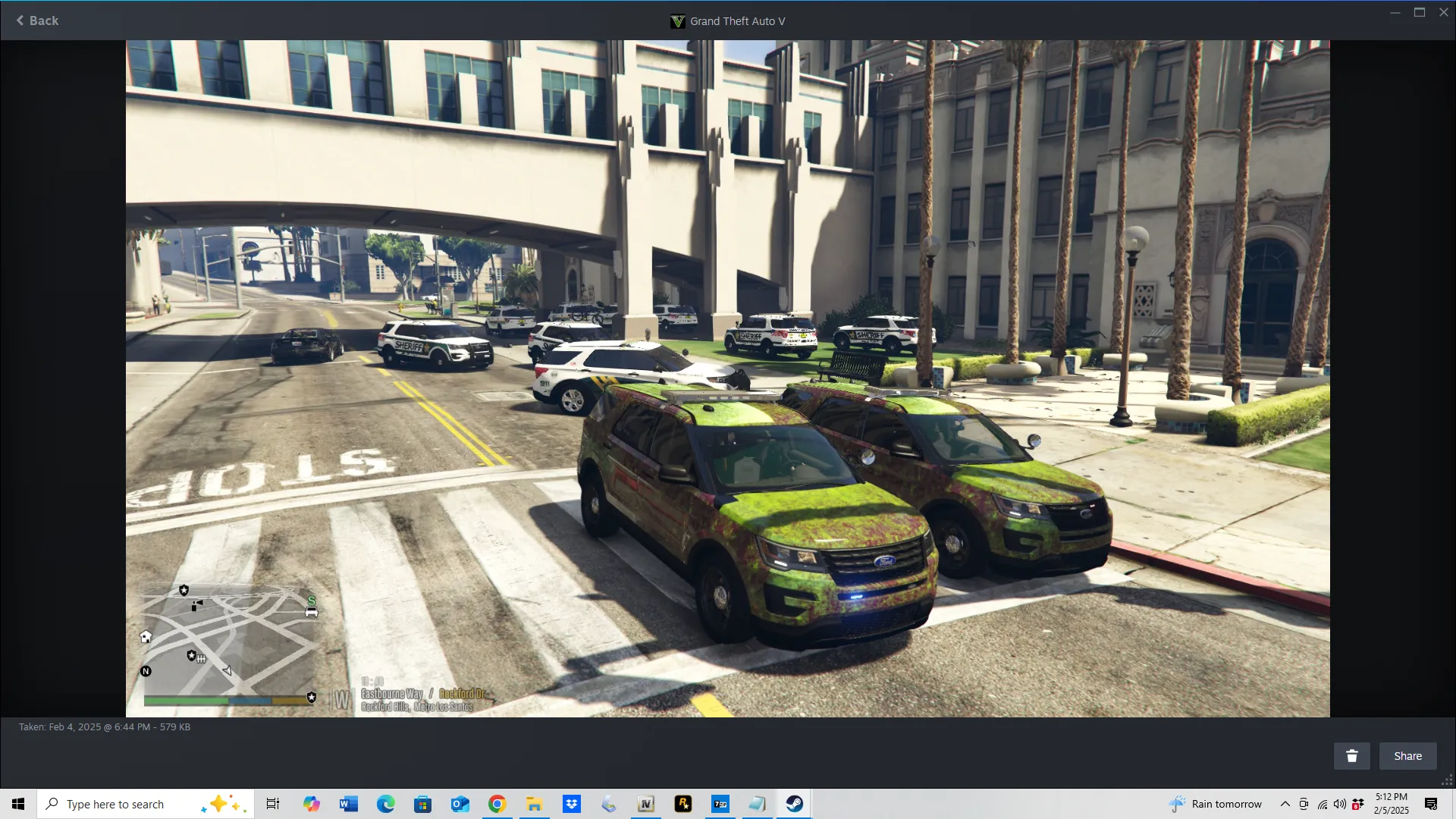The height and width of the screenshot is (819, 1456).
Task: Select the house marker on the minimap
Action: [x=146, y=637]
